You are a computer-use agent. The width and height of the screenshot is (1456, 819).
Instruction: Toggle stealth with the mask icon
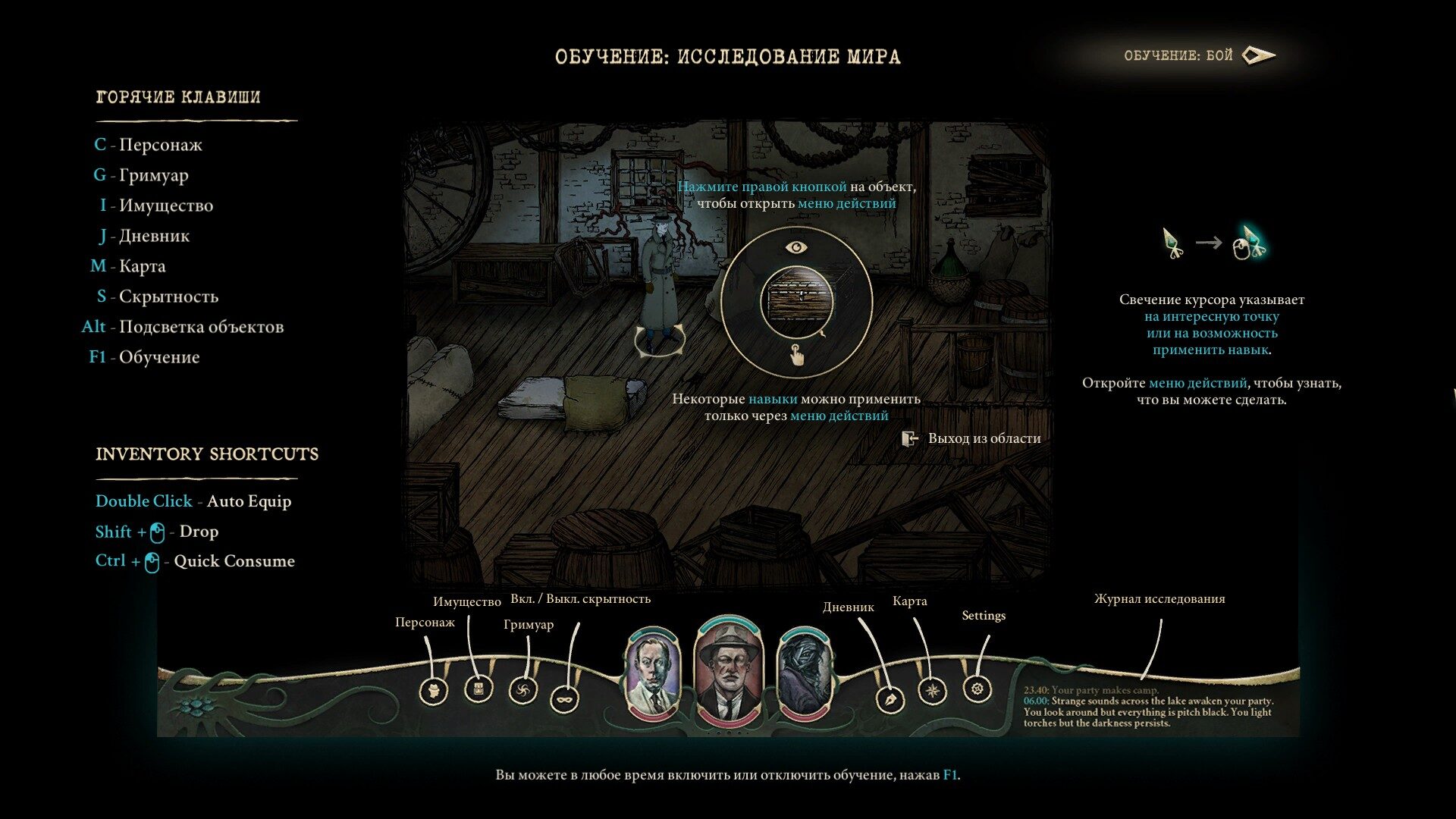[x=564, y=698]
